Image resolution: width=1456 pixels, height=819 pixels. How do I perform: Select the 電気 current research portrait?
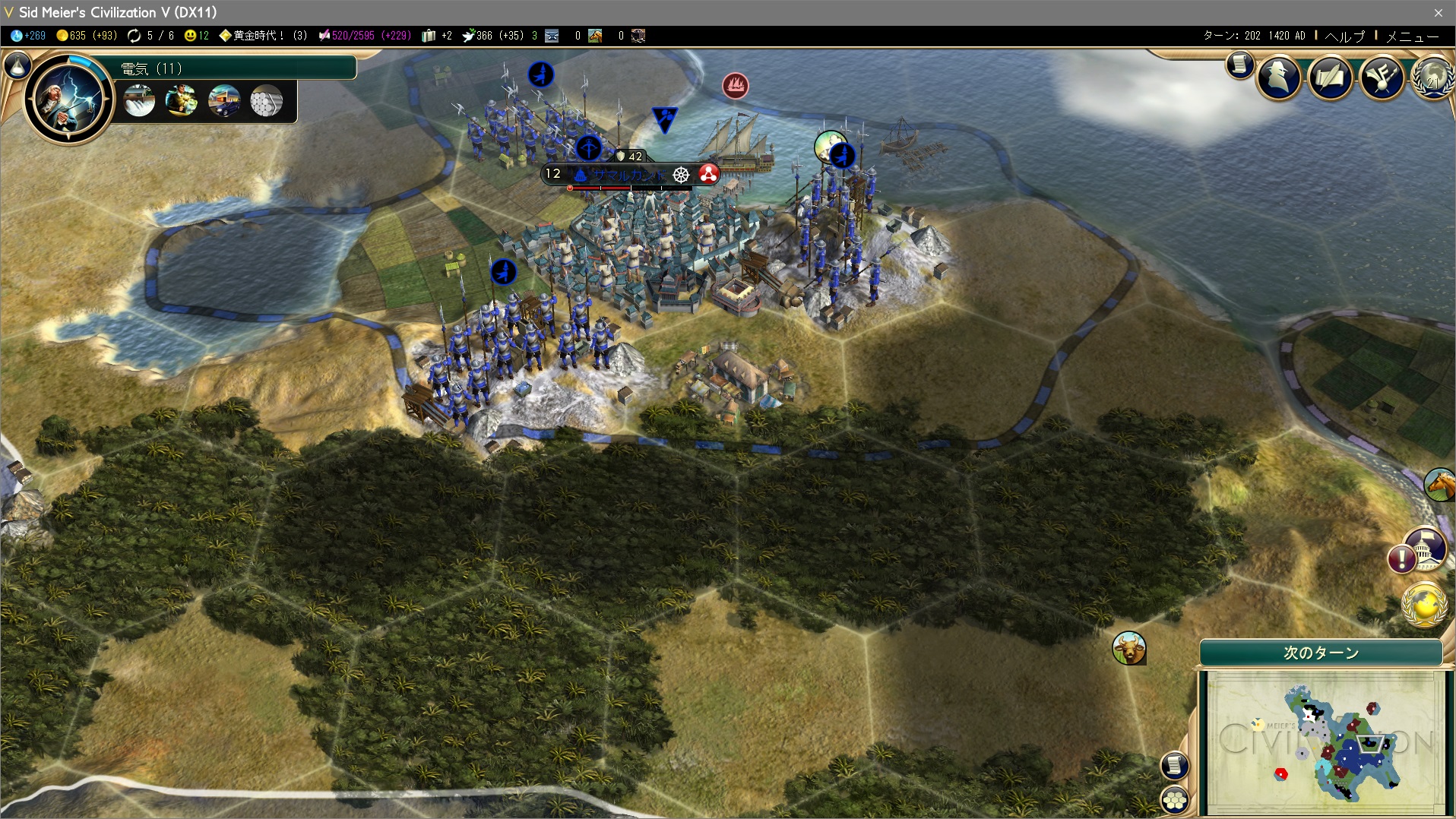pos(68,98)
